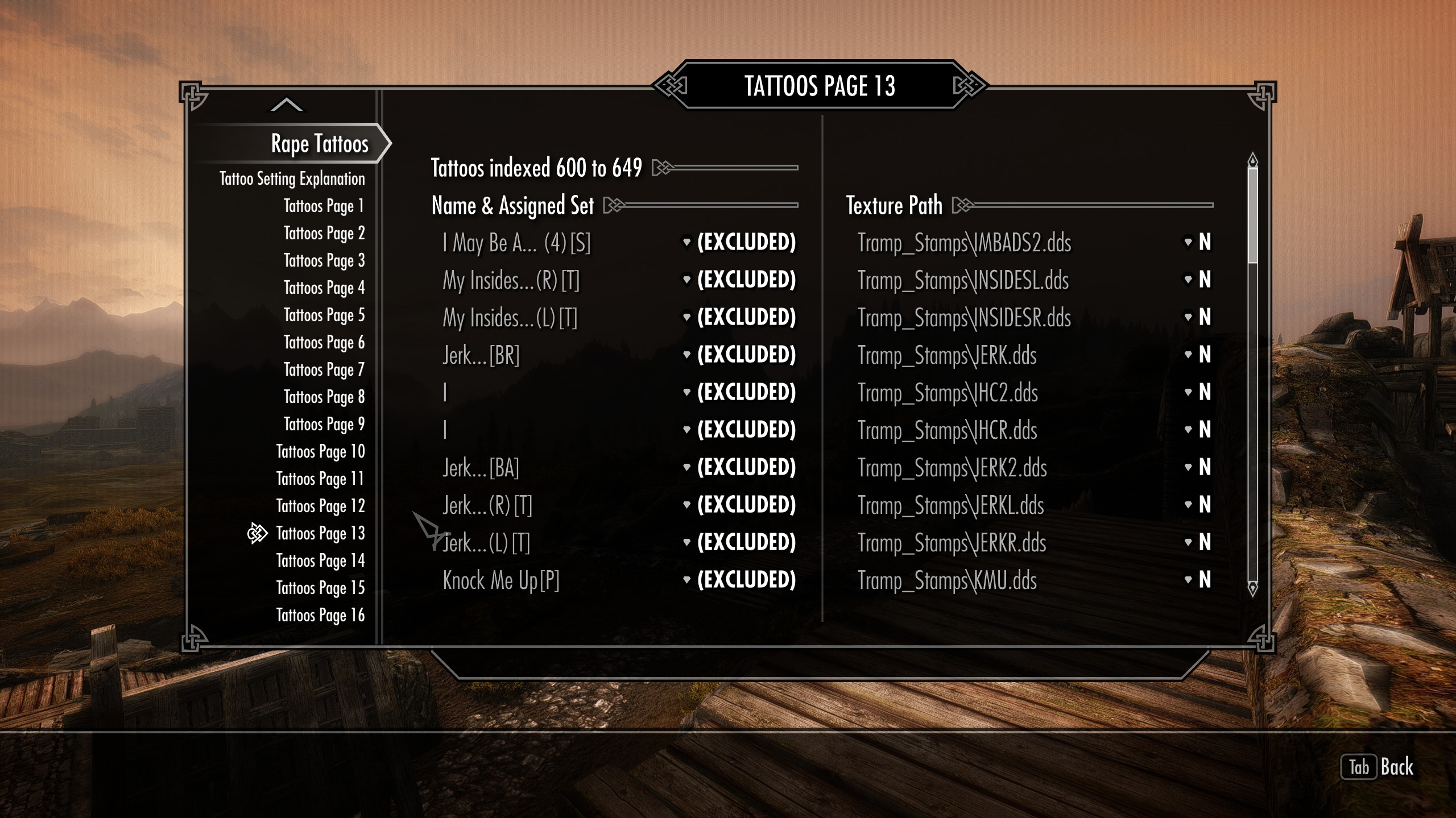This screenshot has height=818, width=1456.
Task: Open Tattoos Page 7
Action: (x=324, y=369)
